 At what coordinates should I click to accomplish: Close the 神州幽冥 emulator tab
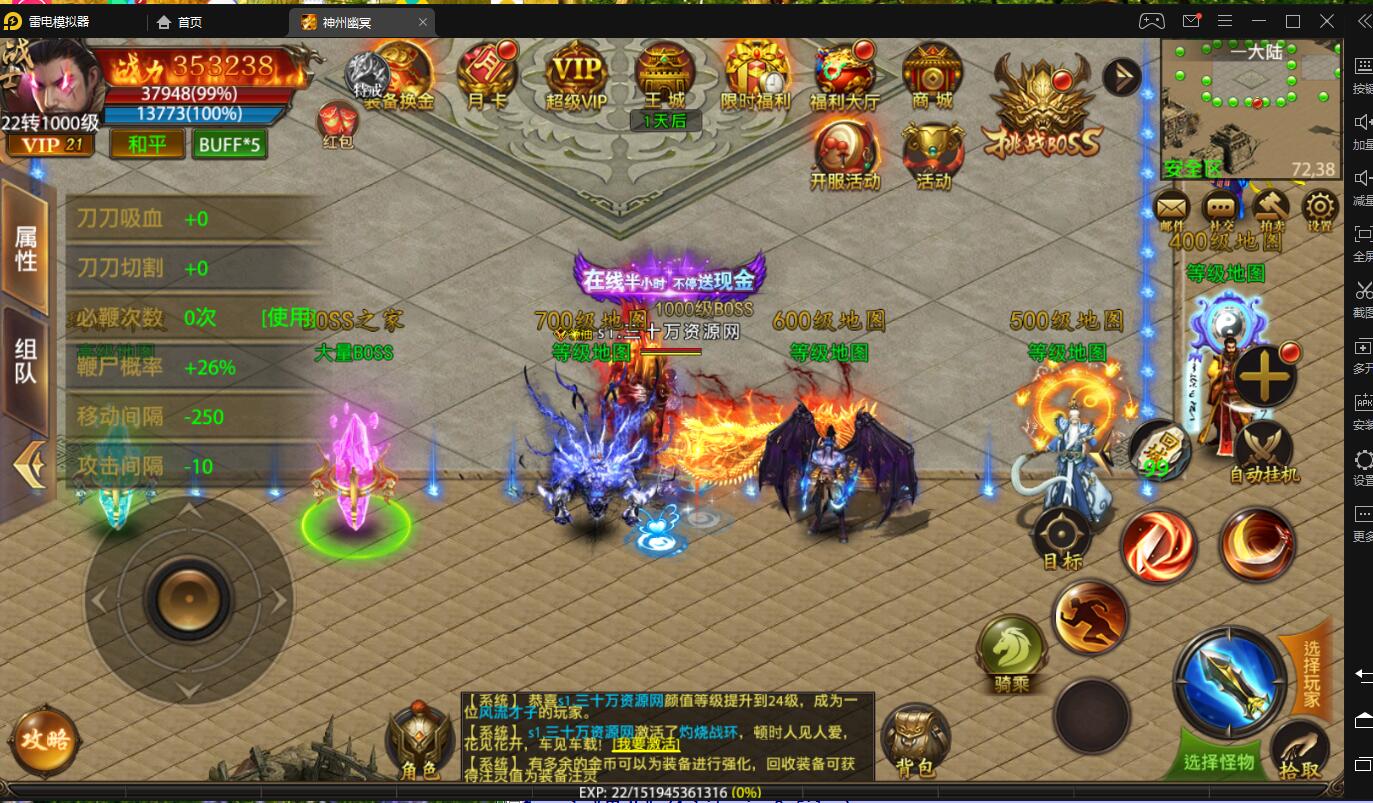(423, 22)
